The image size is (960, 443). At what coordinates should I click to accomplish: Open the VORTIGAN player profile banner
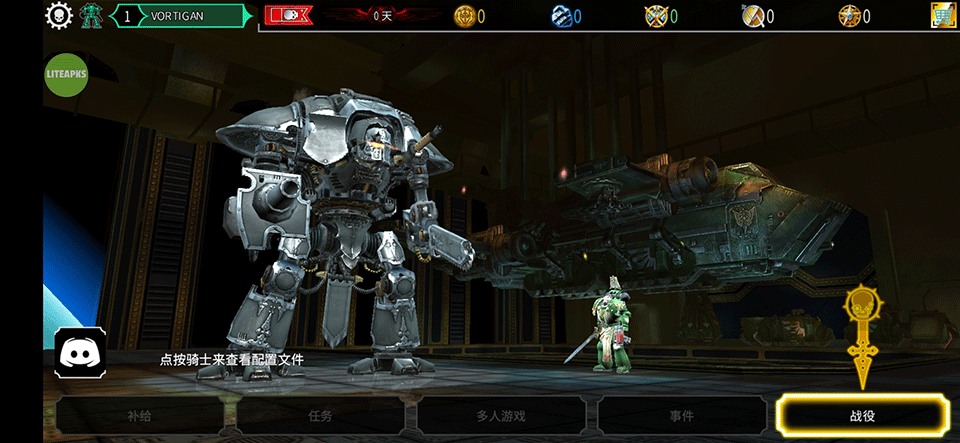coord(184,16)
